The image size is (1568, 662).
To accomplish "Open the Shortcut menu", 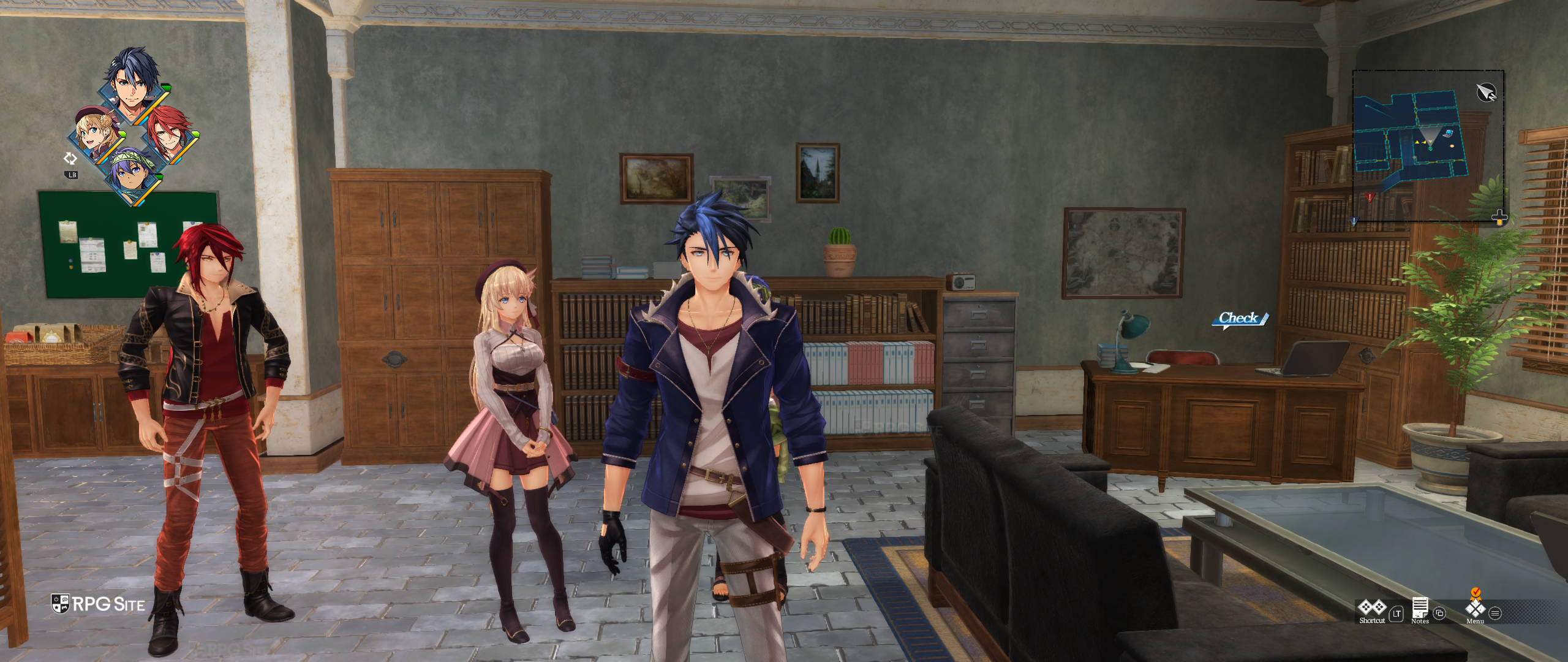I will (1372, 609).
